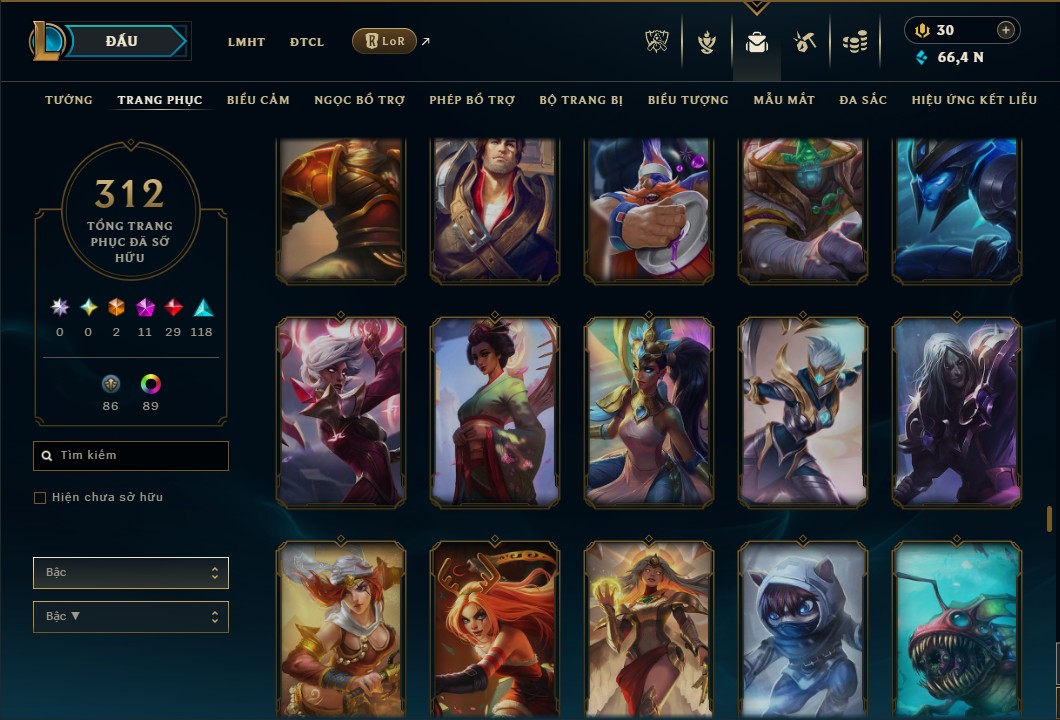Click the ĐẤU play button

122,41
